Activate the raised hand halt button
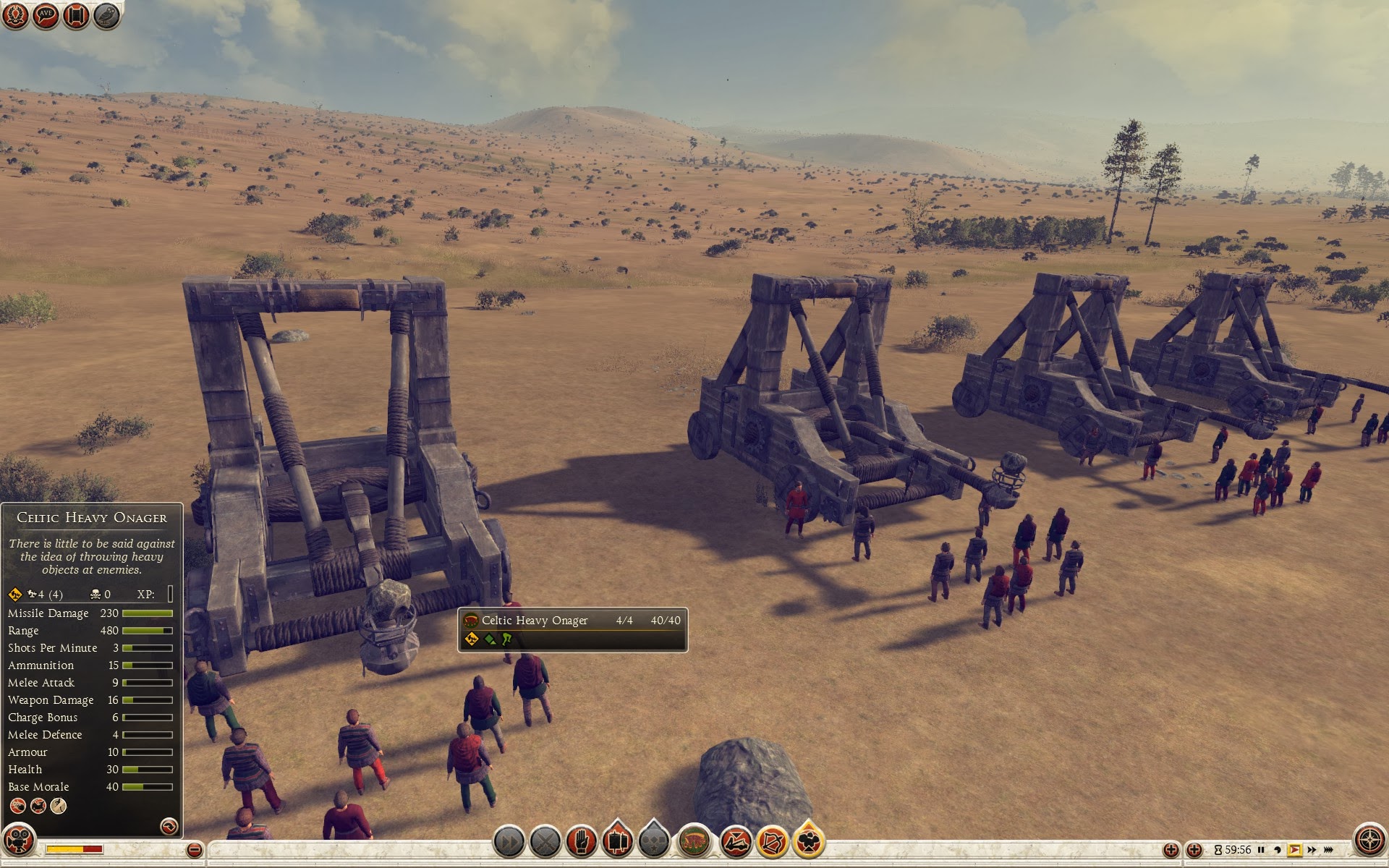 581,842
